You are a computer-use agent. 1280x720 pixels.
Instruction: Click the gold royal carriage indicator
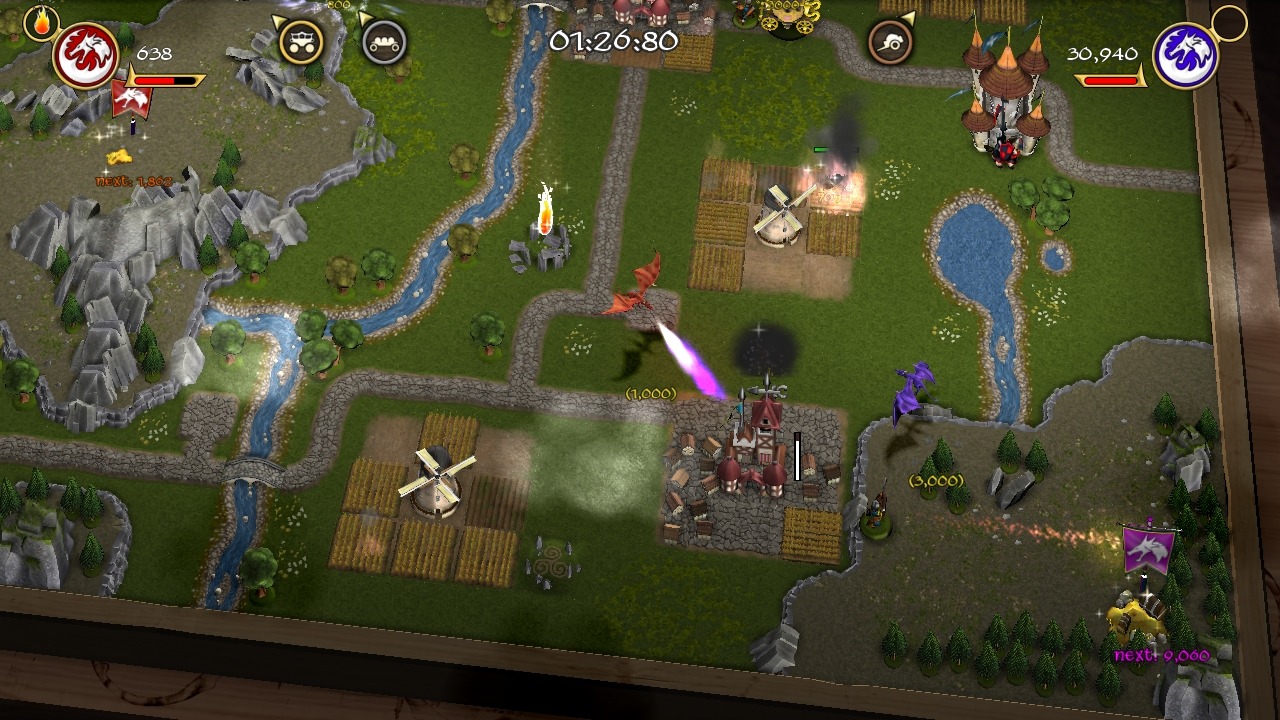(x=300, y=41)
